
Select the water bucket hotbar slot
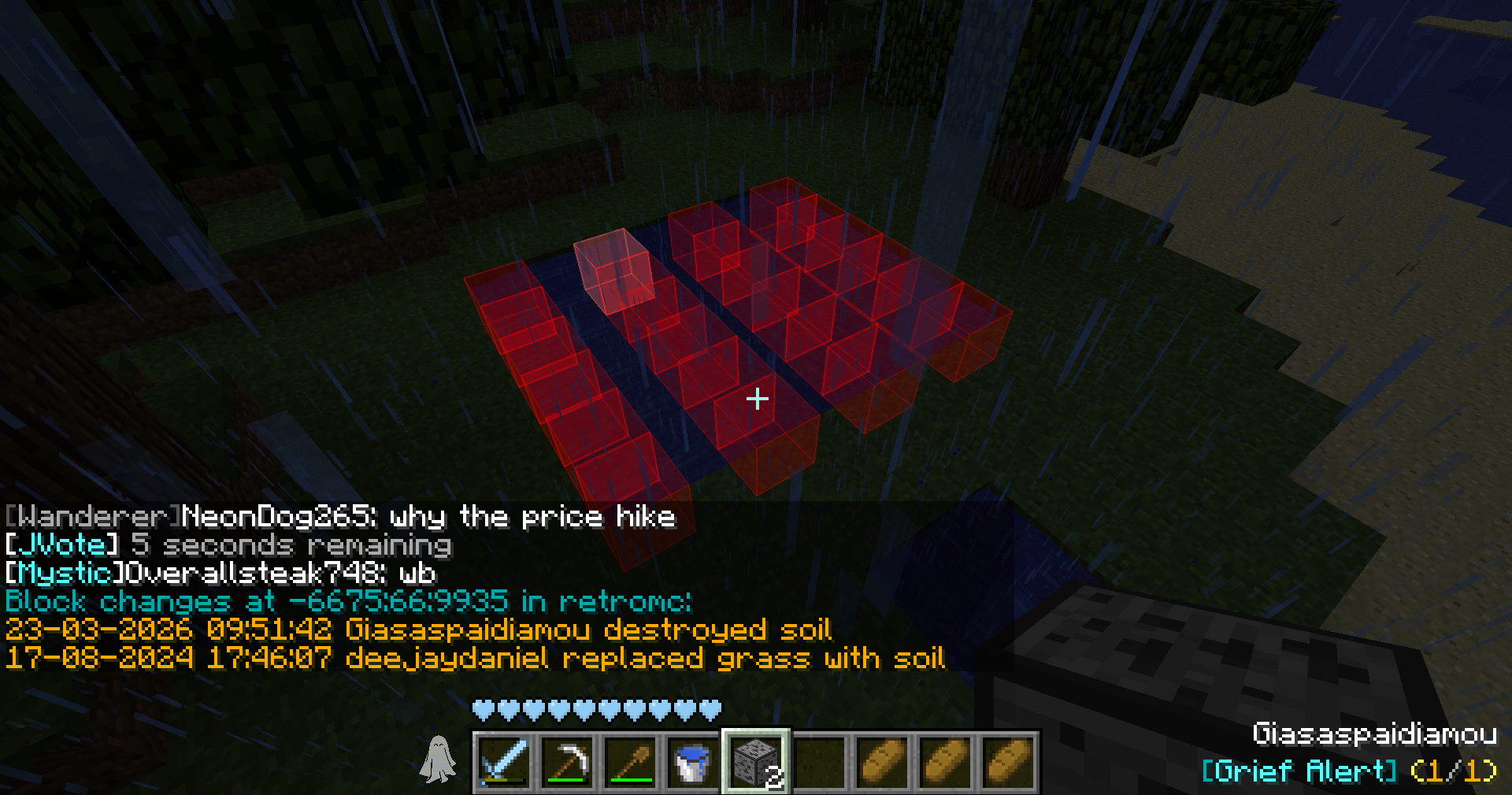(693, 761)
